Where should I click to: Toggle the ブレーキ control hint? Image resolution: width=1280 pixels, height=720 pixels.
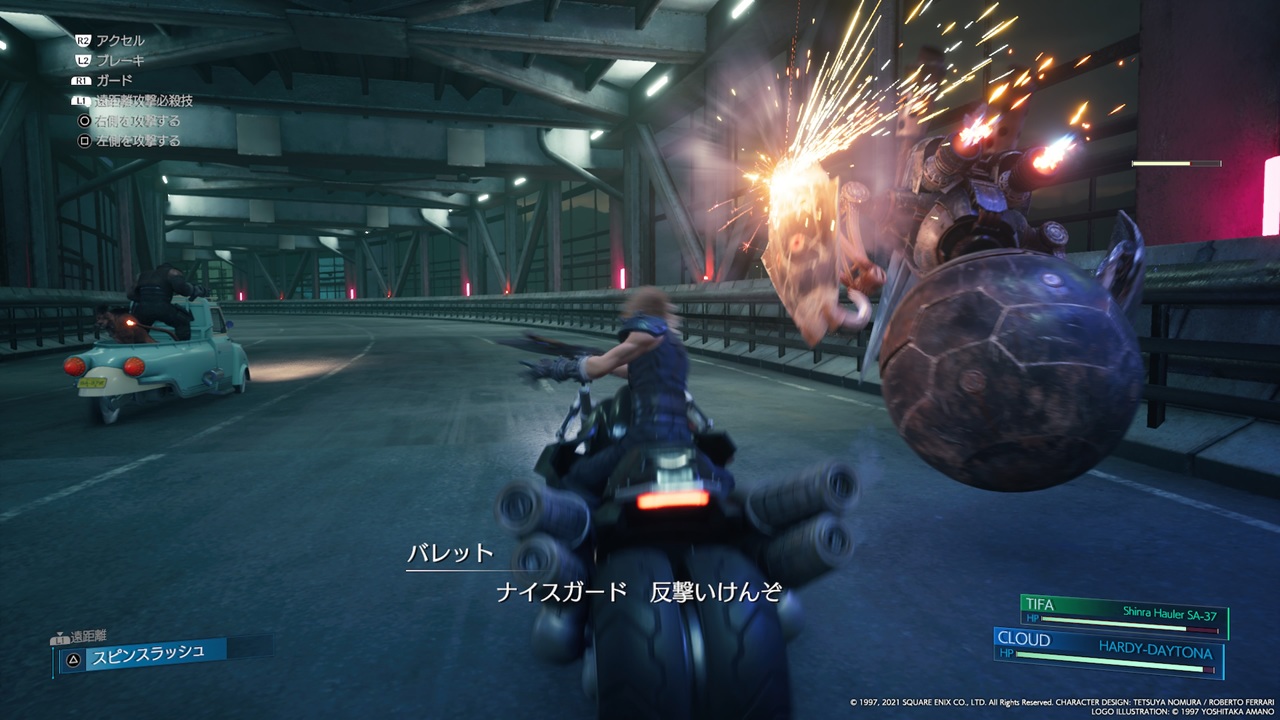click(x=123, y=60)
